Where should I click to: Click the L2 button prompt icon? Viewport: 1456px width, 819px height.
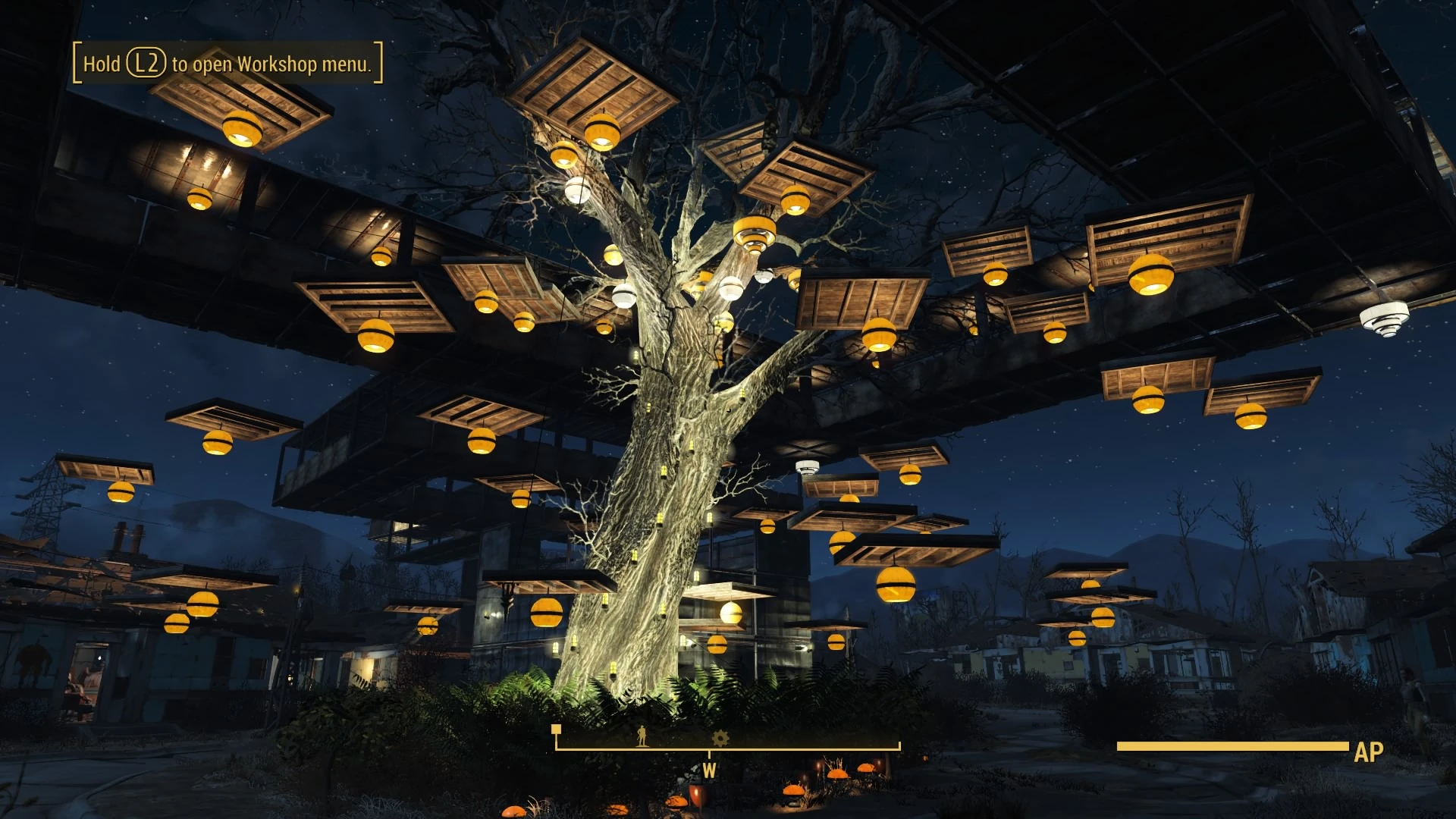pyautogui.click(x=146, y=64)
